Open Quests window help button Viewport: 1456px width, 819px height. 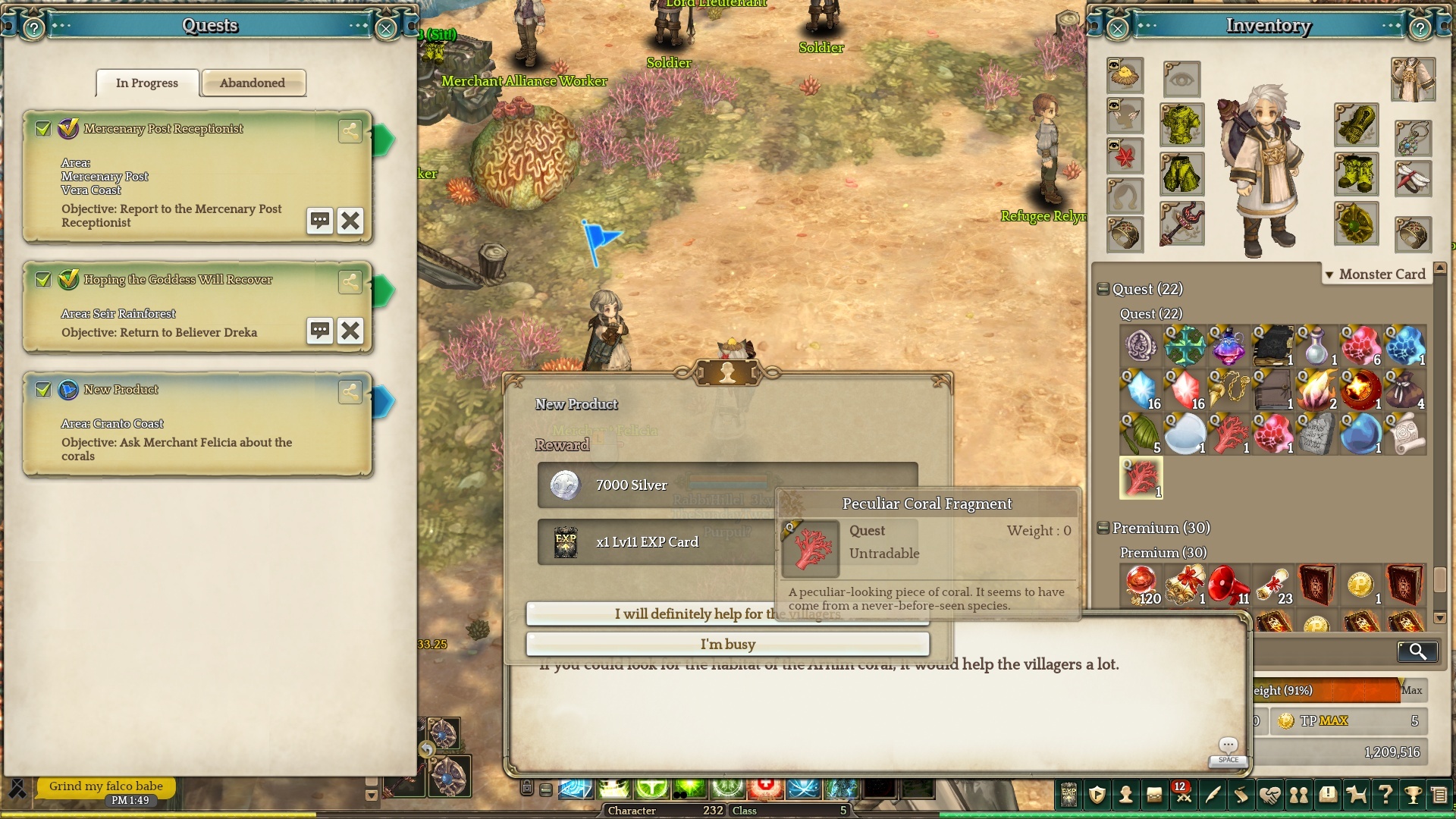(33, 29)
